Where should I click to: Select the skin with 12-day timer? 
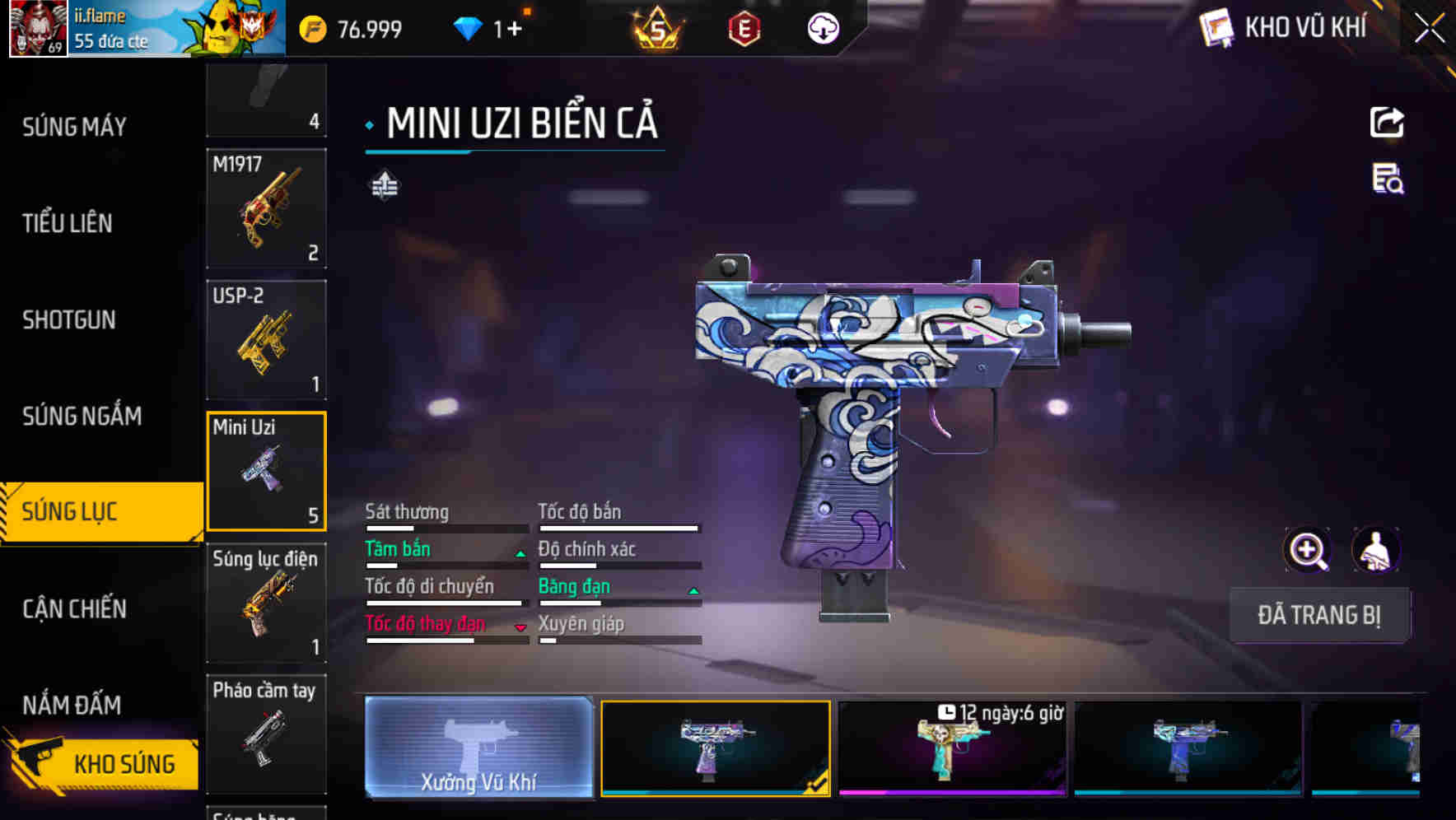click(x=952, y=748)
